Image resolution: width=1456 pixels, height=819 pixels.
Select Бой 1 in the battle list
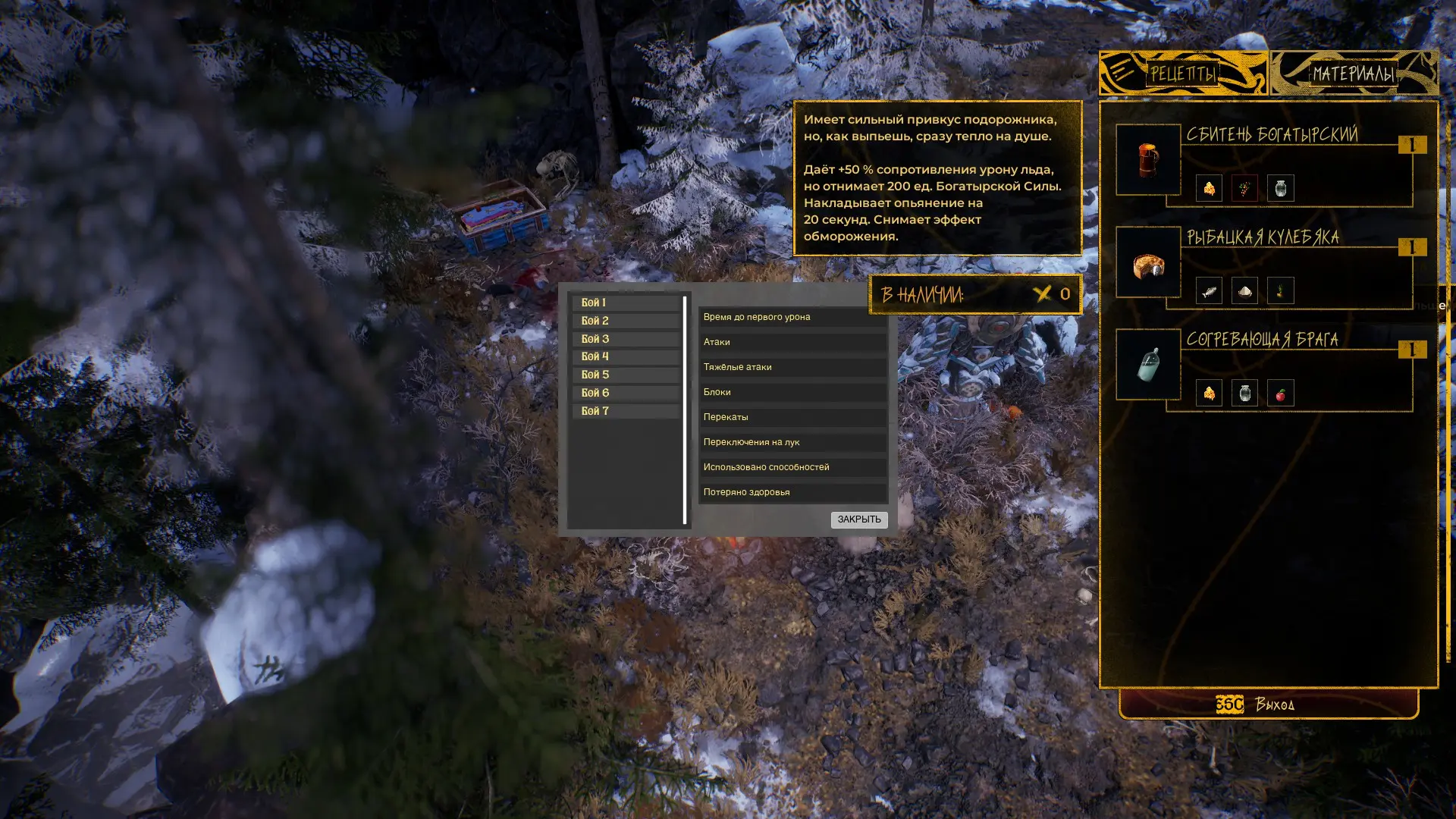[x=625, y=303]
